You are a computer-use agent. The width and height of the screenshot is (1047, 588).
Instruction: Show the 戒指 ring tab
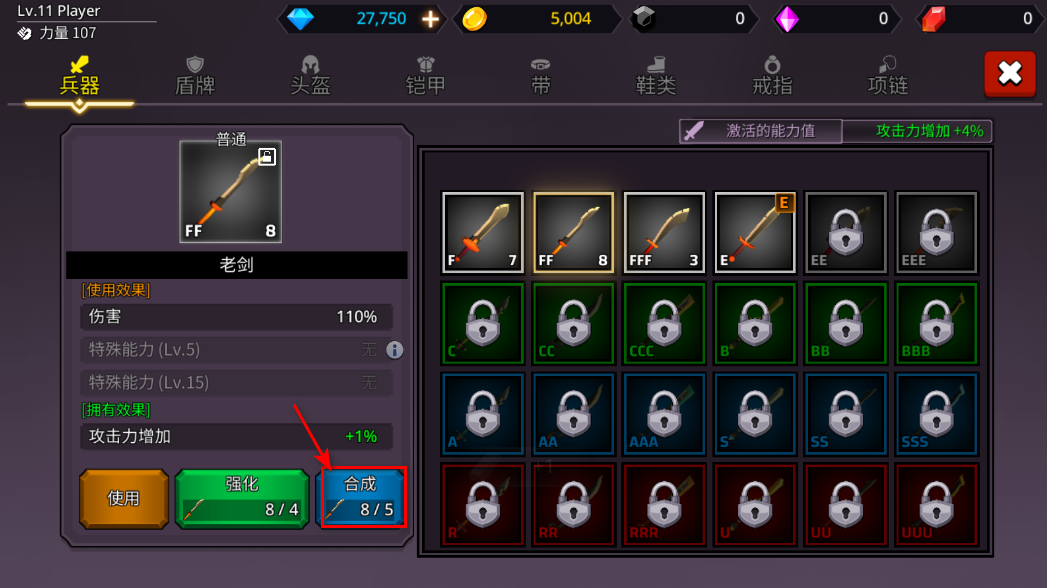point(772,76)
